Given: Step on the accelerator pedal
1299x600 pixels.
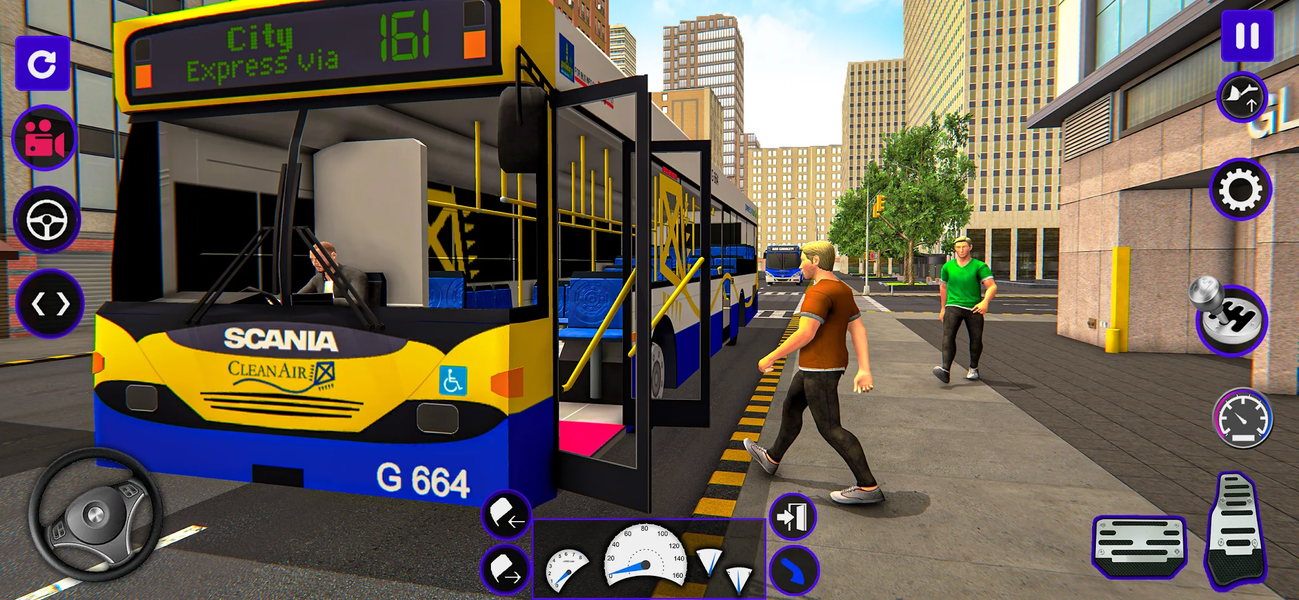Looking at the screenshot, I should (1236, 530).
